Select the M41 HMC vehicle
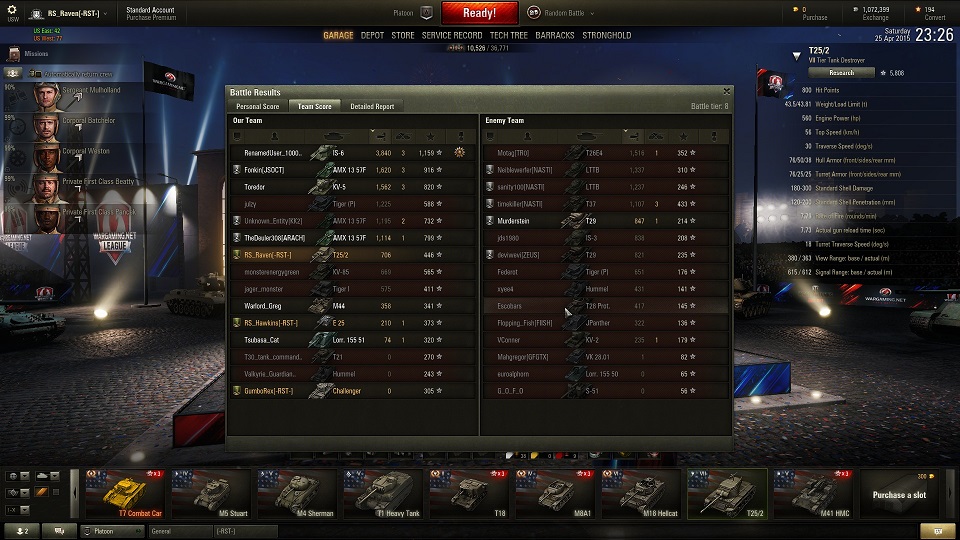 [811, 493]
